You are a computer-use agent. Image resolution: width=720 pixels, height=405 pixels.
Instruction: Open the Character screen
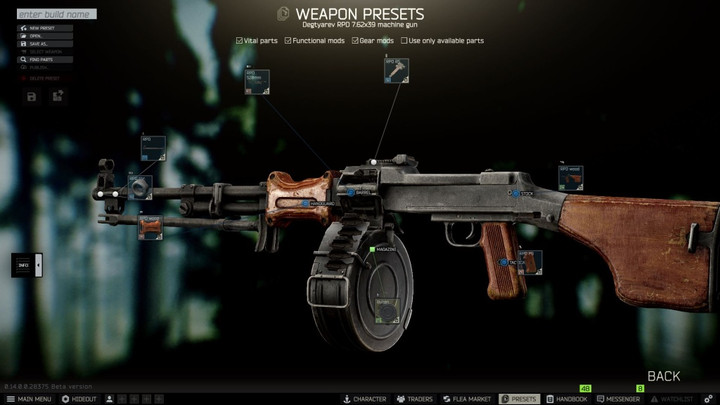[365, 399]
